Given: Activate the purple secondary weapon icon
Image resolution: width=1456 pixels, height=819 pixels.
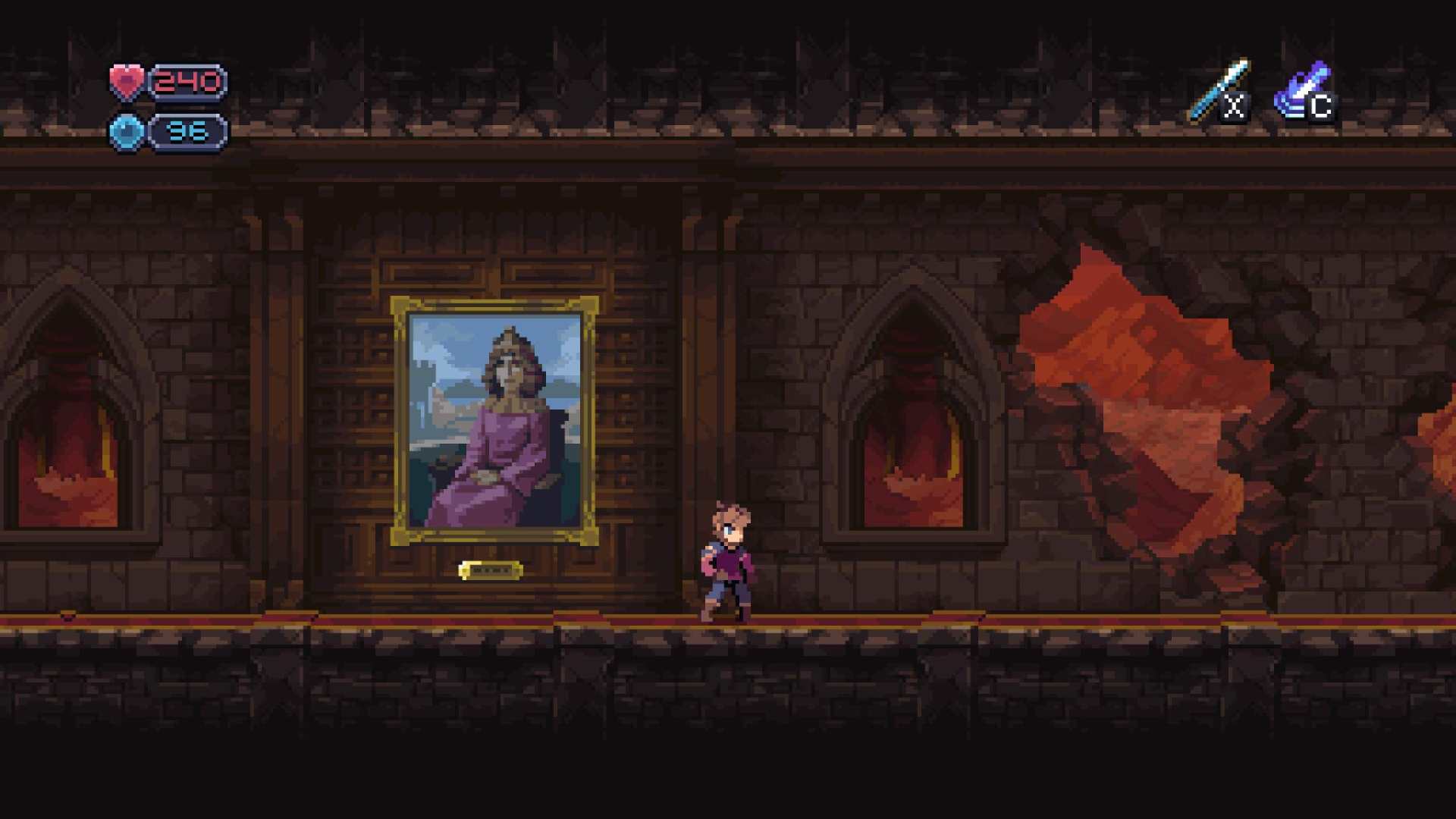Looking at the screenshot, I should 1302,90.
